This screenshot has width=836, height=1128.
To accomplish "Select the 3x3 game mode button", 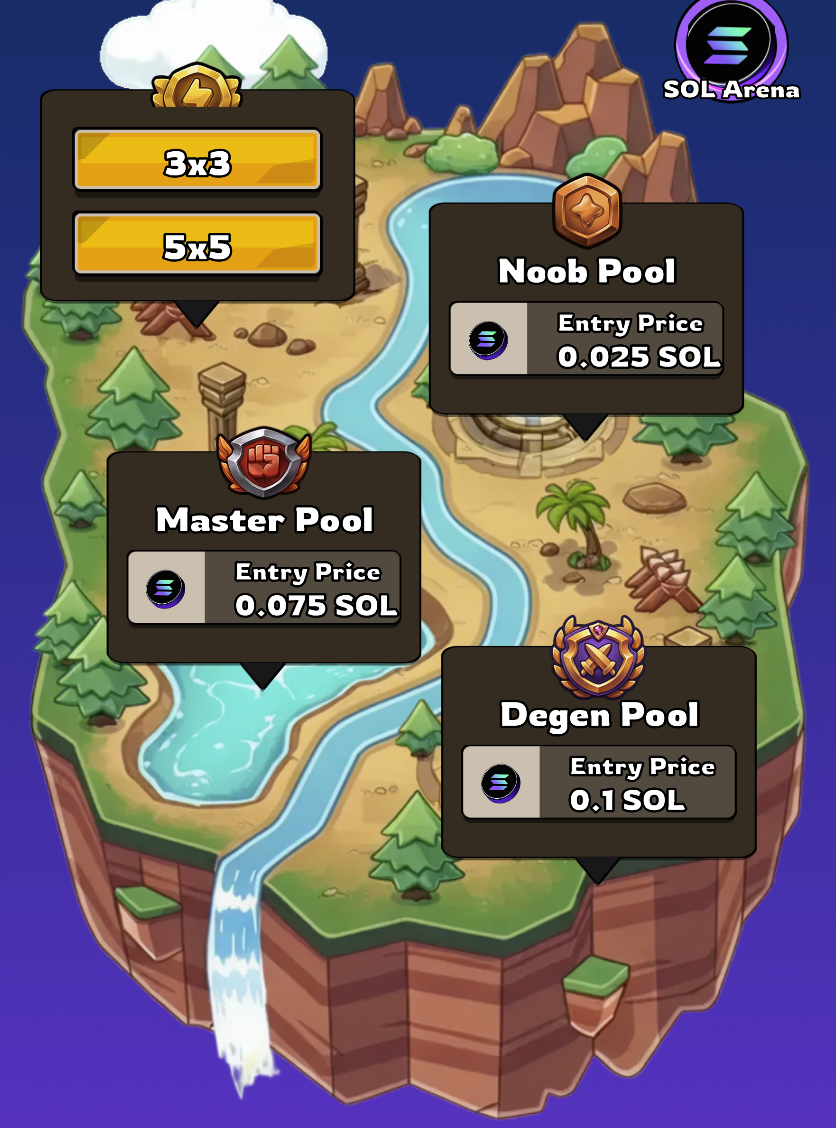I will click(197, 160).
